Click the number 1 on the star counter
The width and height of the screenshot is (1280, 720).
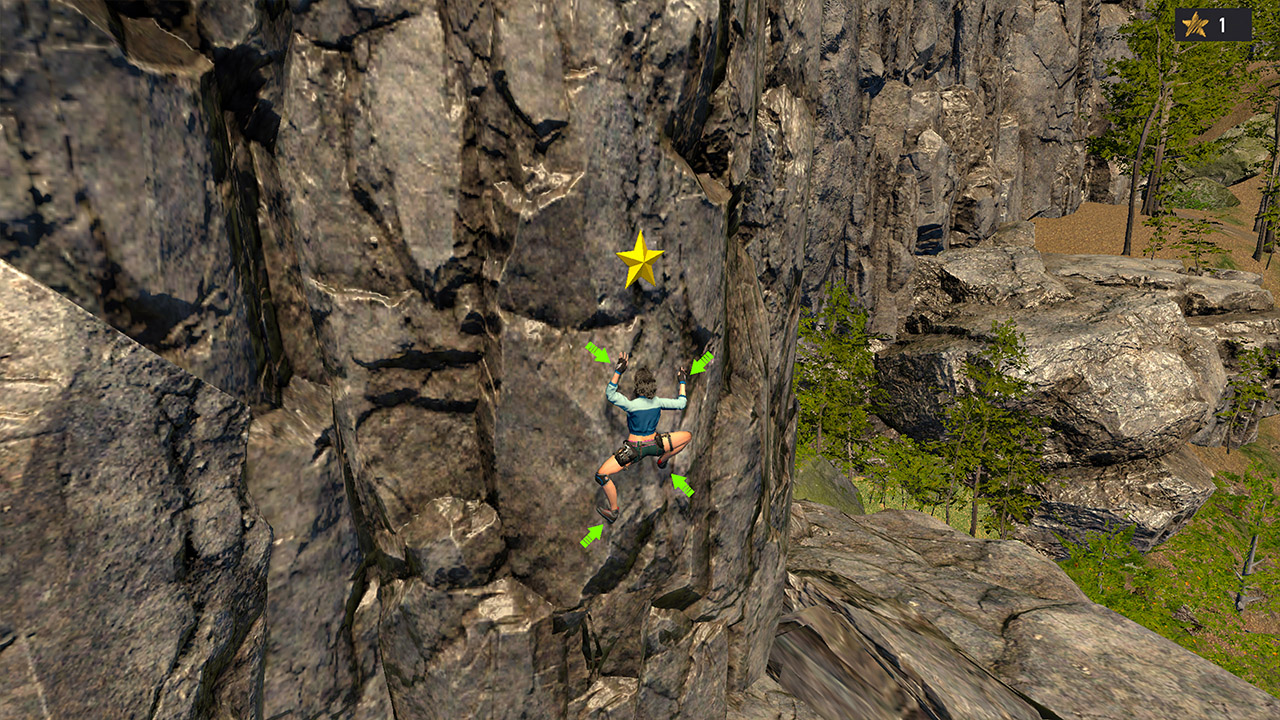click(1221, 25)
